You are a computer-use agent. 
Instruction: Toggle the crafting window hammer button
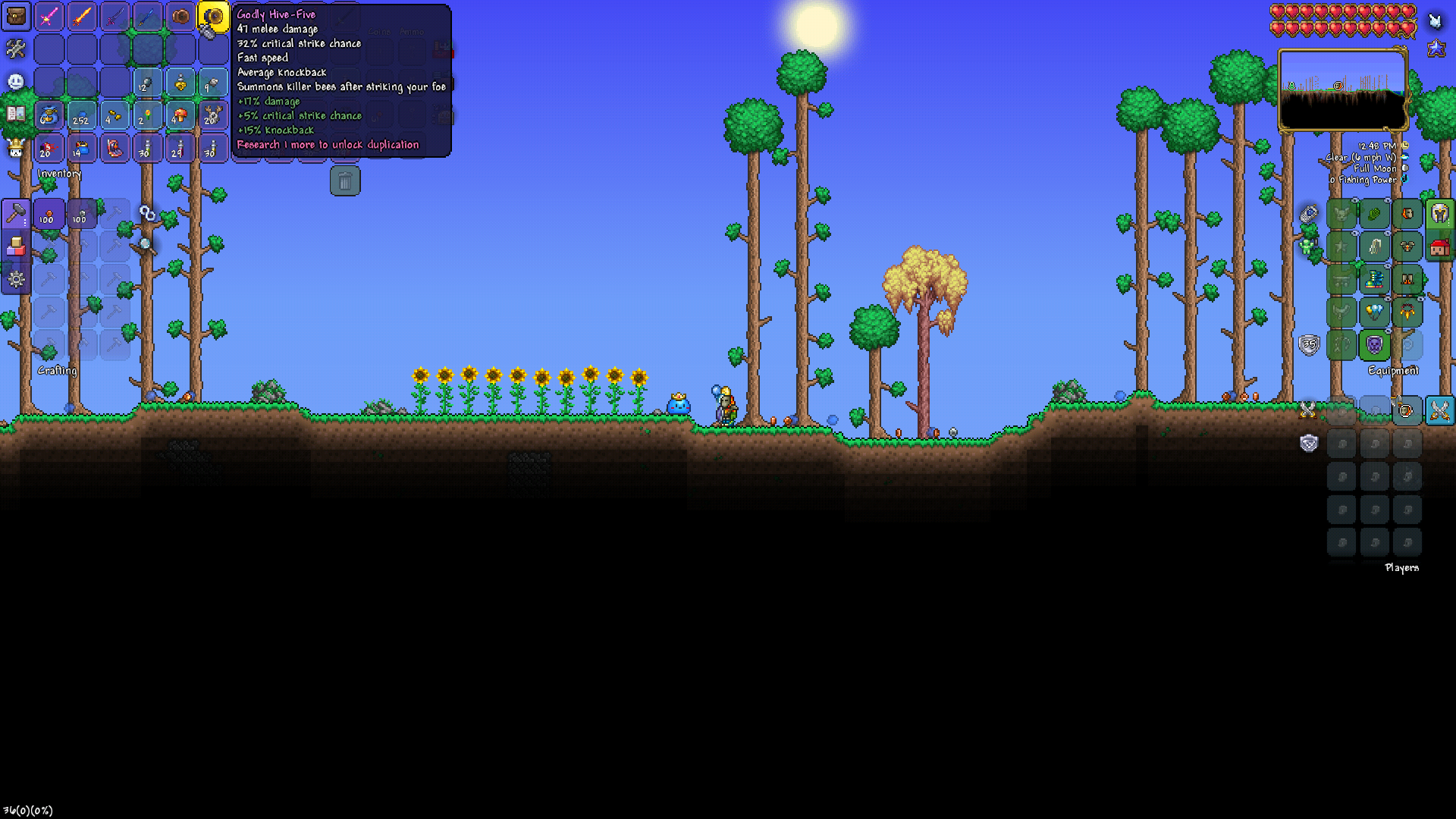click(x=16, y=215)
